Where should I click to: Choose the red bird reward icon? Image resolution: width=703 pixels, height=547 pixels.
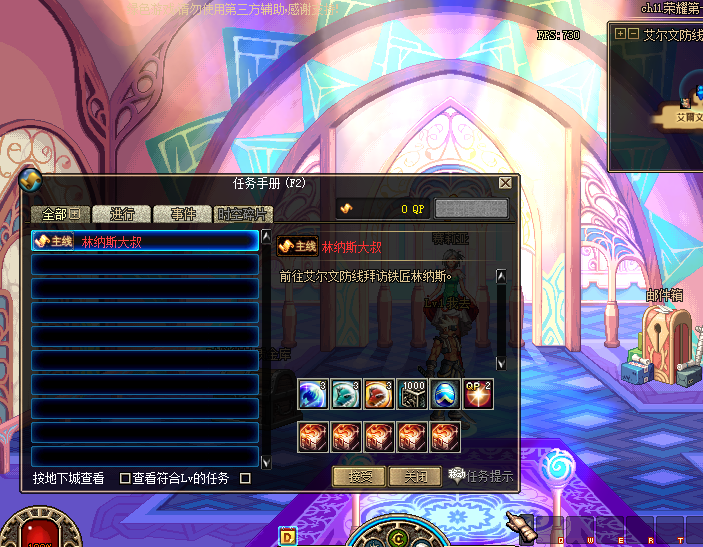[x=378, y=394]
